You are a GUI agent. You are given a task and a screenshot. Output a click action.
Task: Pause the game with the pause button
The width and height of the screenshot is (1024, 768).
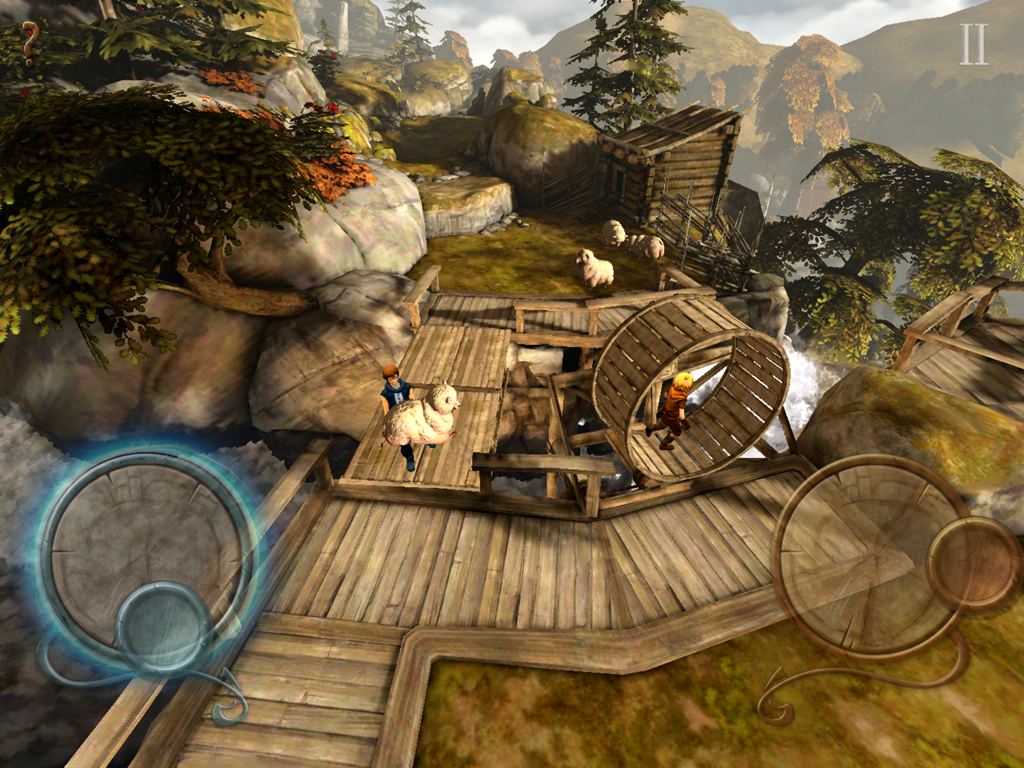(973, 44)
